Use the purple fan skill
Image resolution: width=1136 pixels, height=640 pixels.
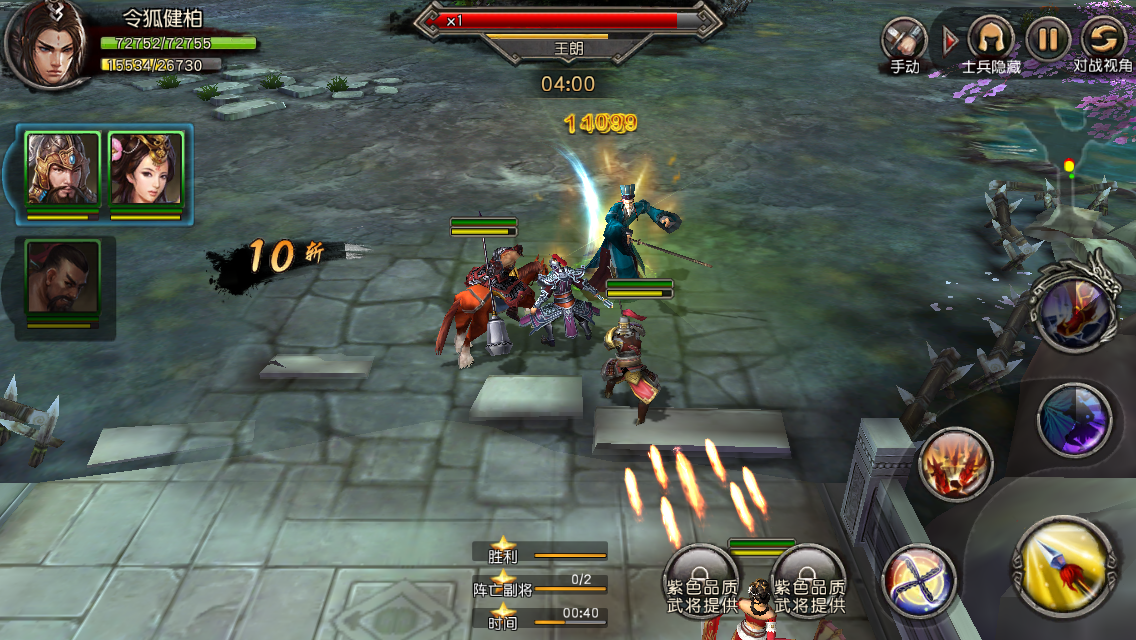[x=1075, y=420]
